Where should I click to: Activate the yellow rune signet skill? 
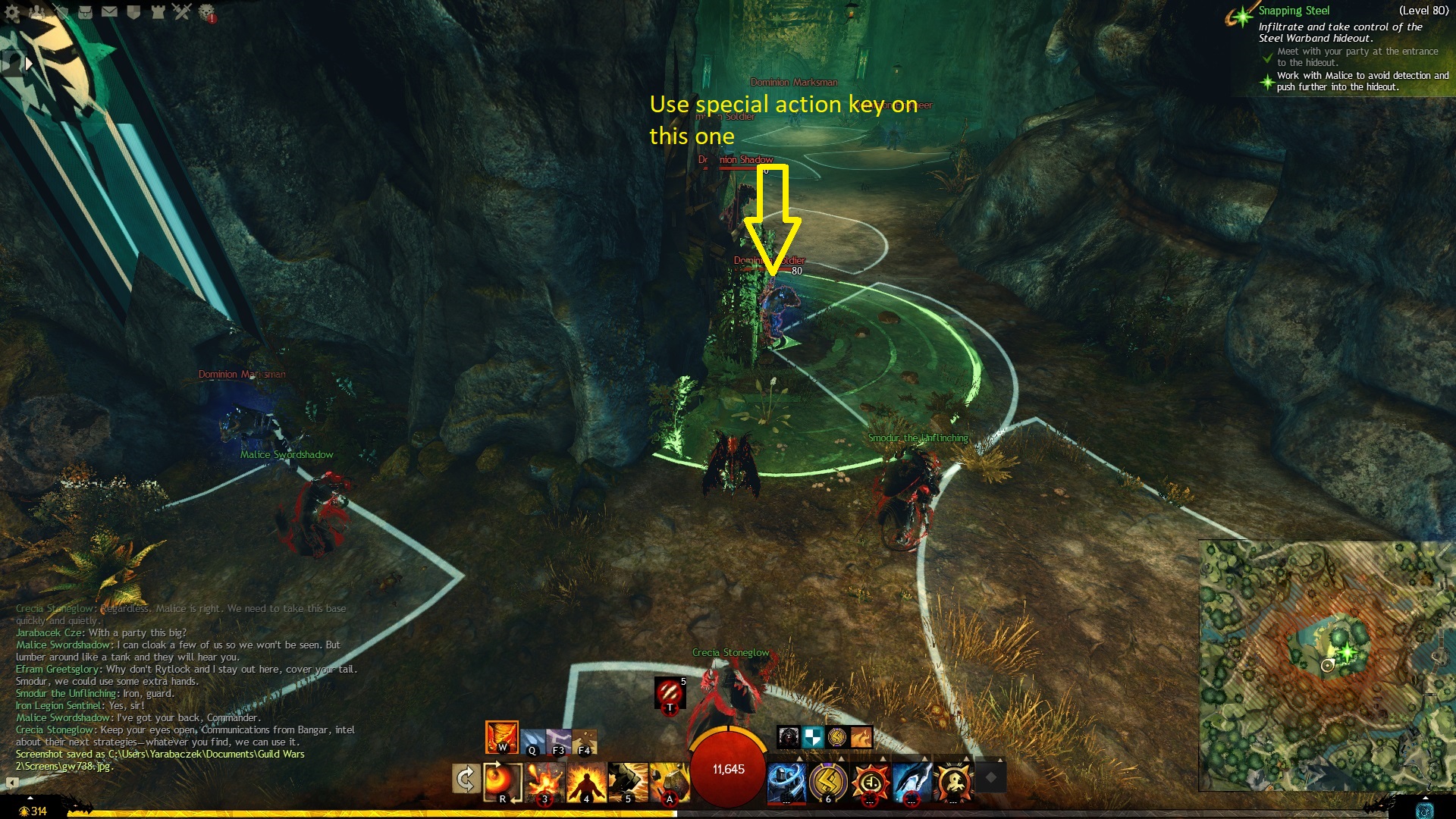point(828,781)
